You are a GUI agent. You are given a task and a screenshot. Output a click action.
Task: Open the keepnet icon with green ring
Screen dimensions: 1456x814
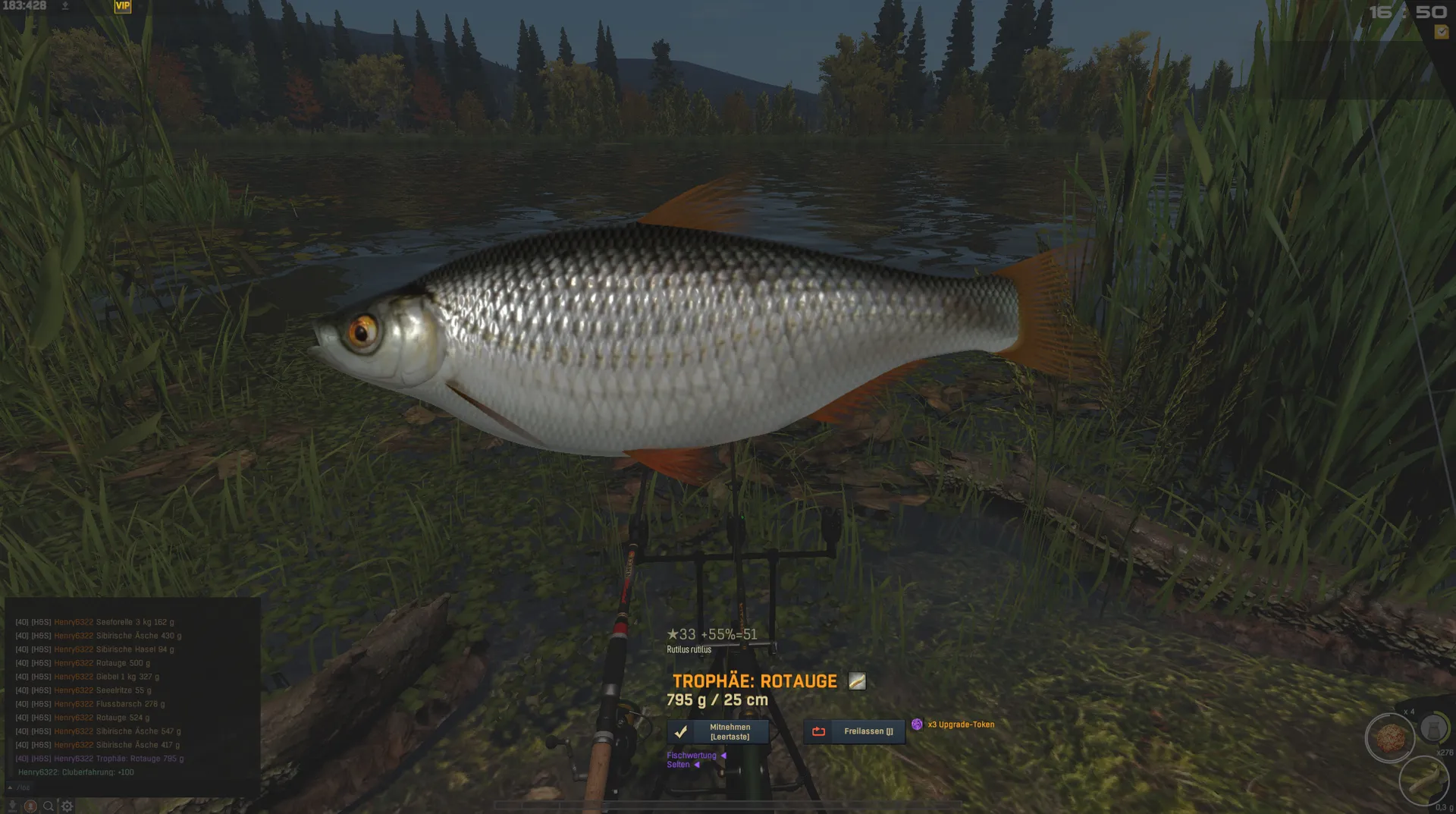point(1433,728)
